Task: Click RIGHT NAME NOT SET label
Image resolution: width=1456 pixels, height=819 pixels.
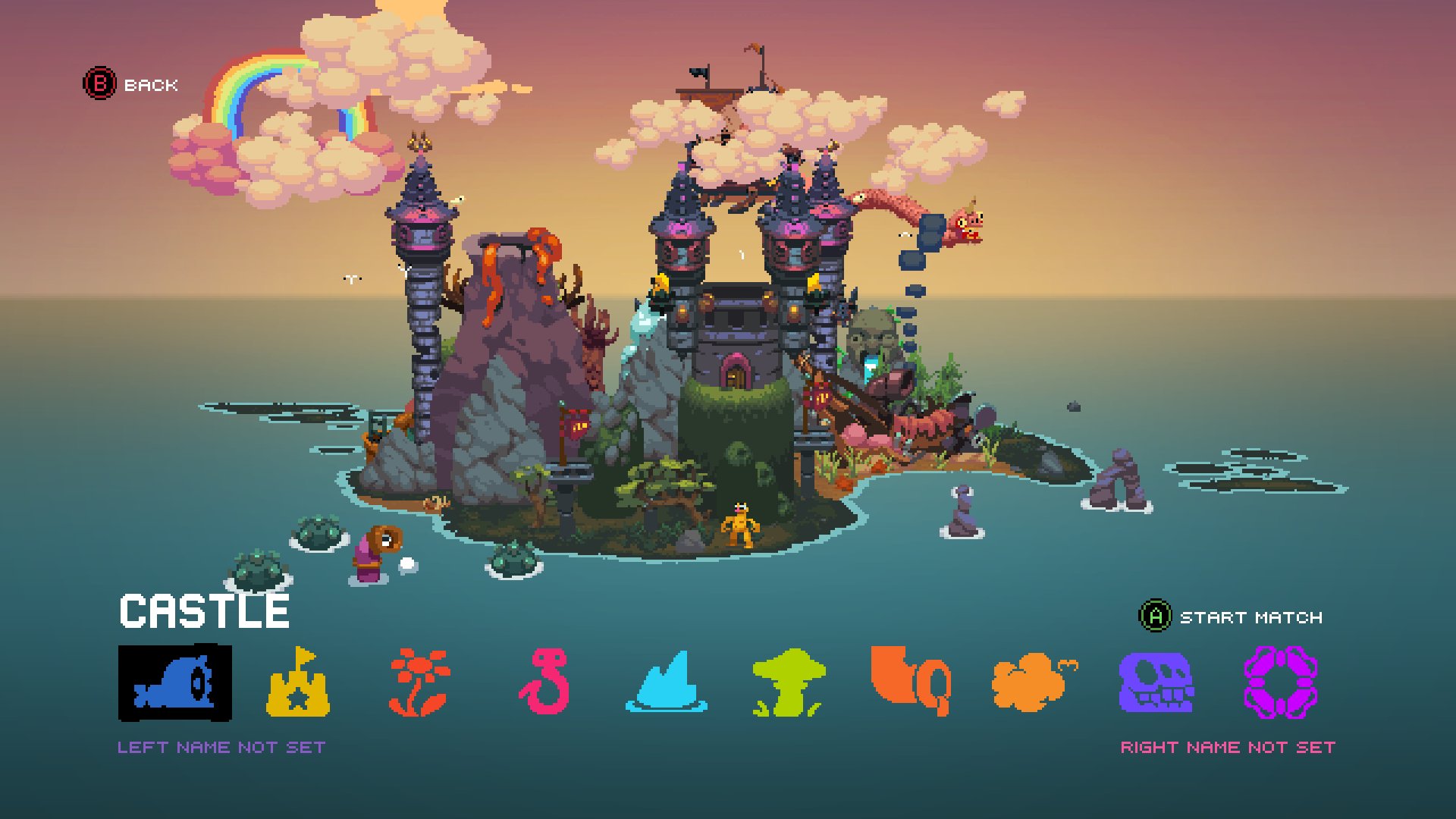Action: click(x=1227, y=747)
